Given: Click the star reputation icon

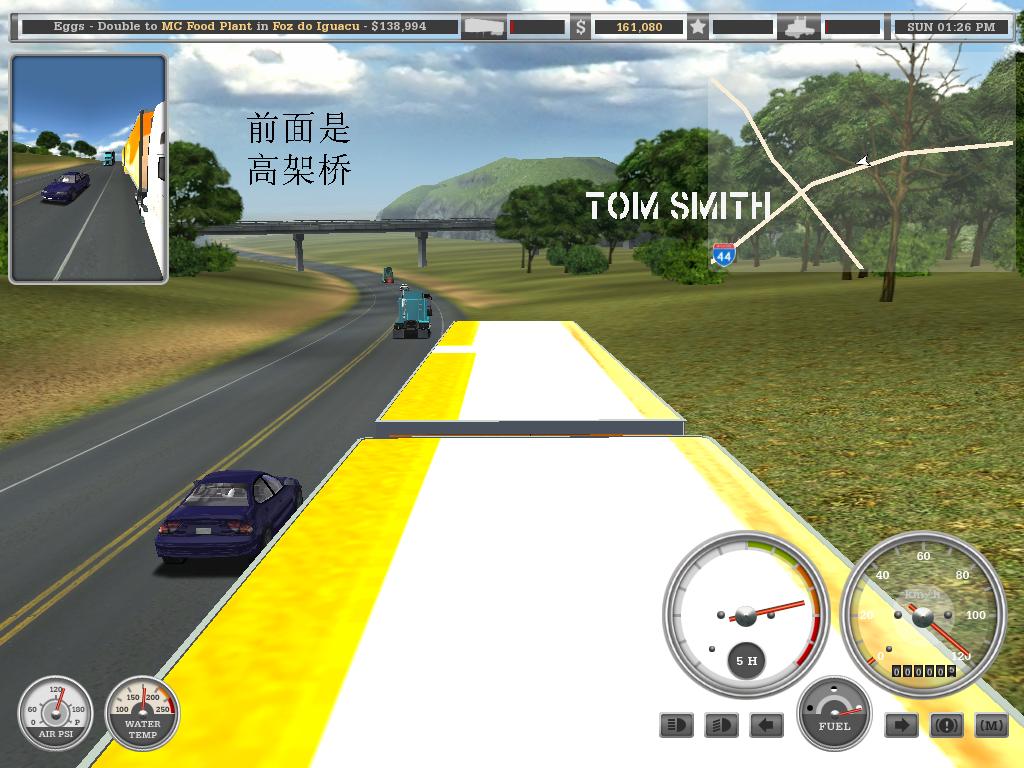Looking at the screenshot, I should point(699,27).
